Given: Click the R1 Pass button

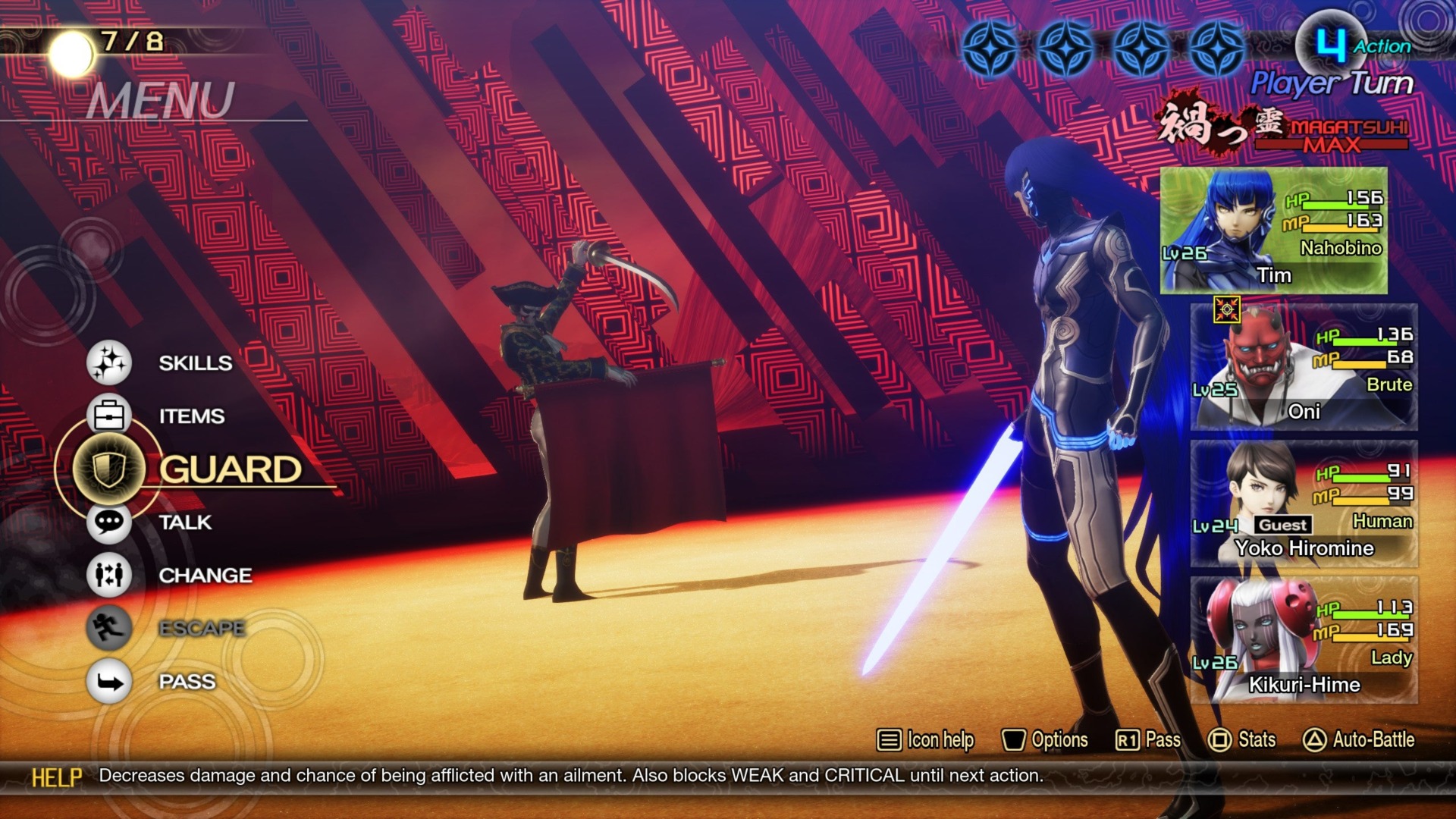Looking at the screenshot, I should click(x=1152, y=739).
